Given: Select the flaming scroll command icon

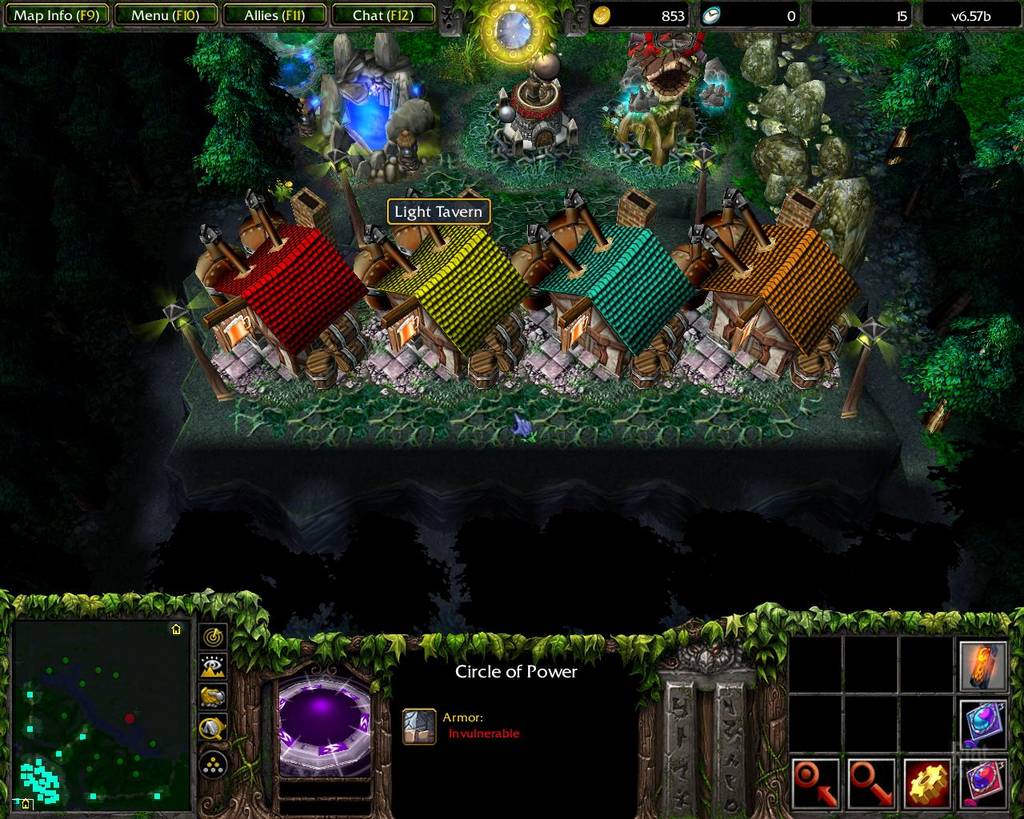Looking at the screenshot, I should point(982,667).
